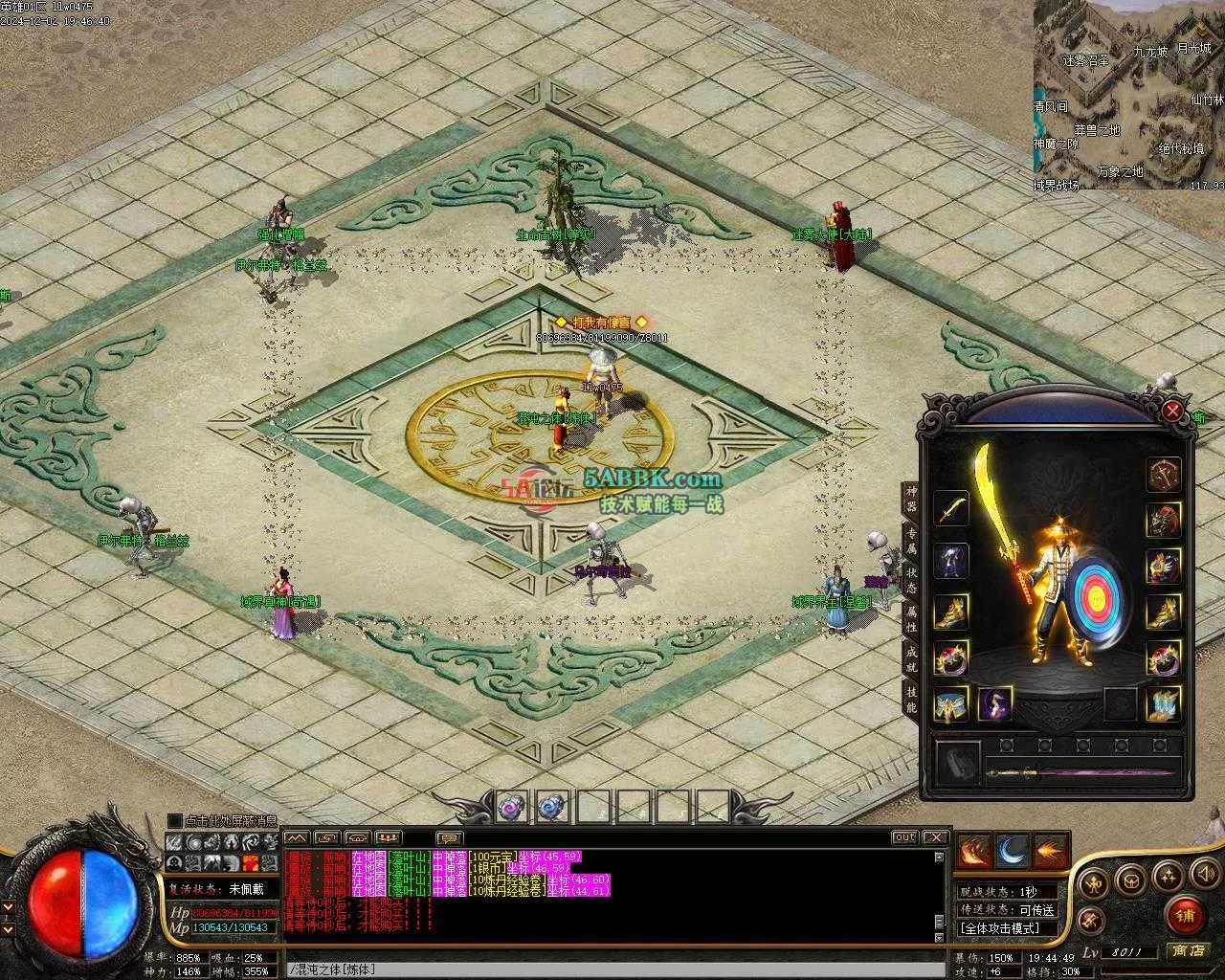
Task: Open the 商店 store
Action: [x=1189, y=951]
